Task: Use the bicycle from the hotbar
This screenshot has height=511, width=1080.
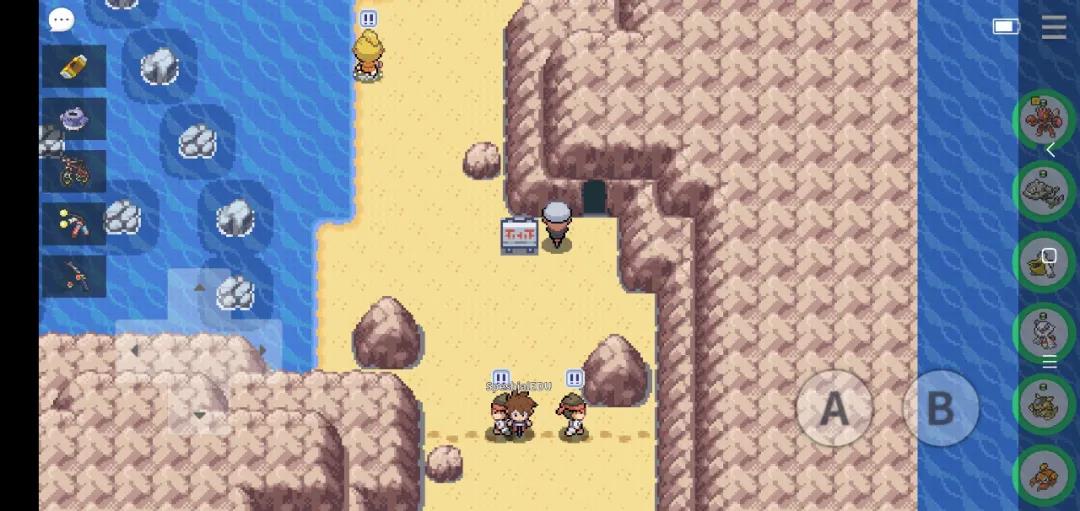Action: coord(74,171)
